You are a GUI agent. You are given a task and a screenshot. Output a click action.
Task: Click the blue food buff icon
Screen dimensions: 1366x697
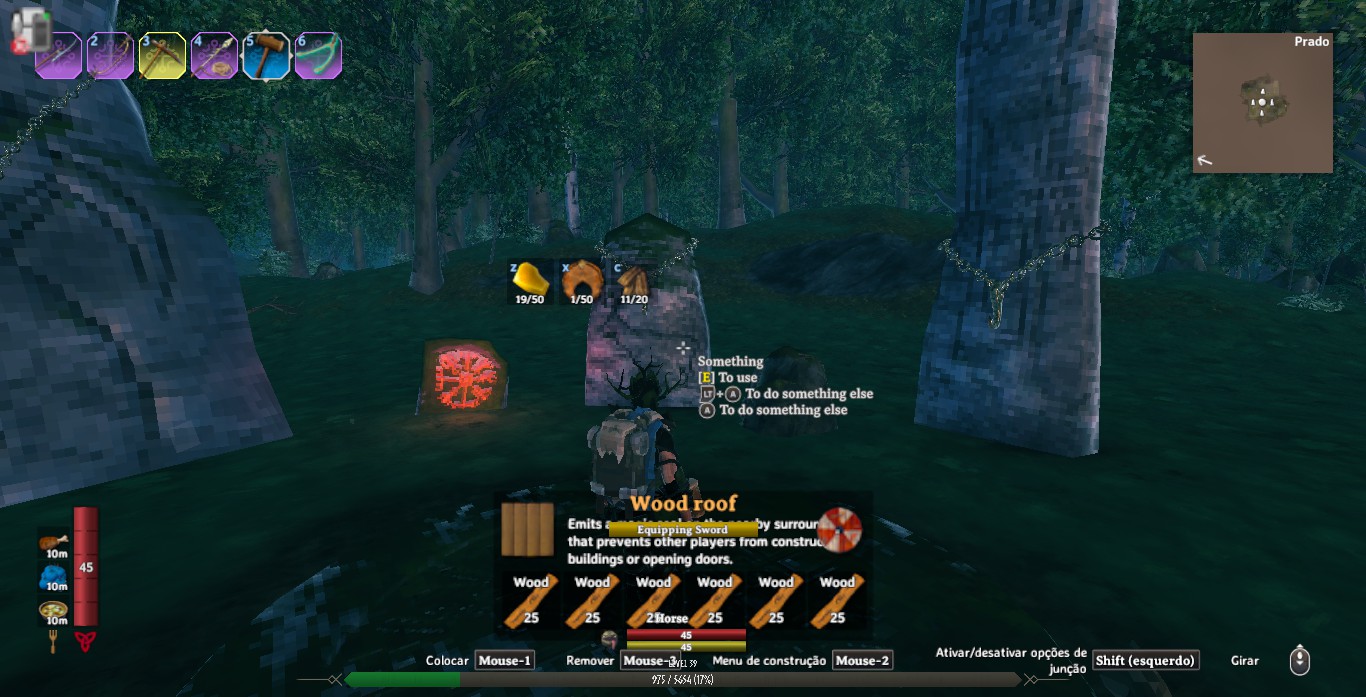click(x=54, y=576)
